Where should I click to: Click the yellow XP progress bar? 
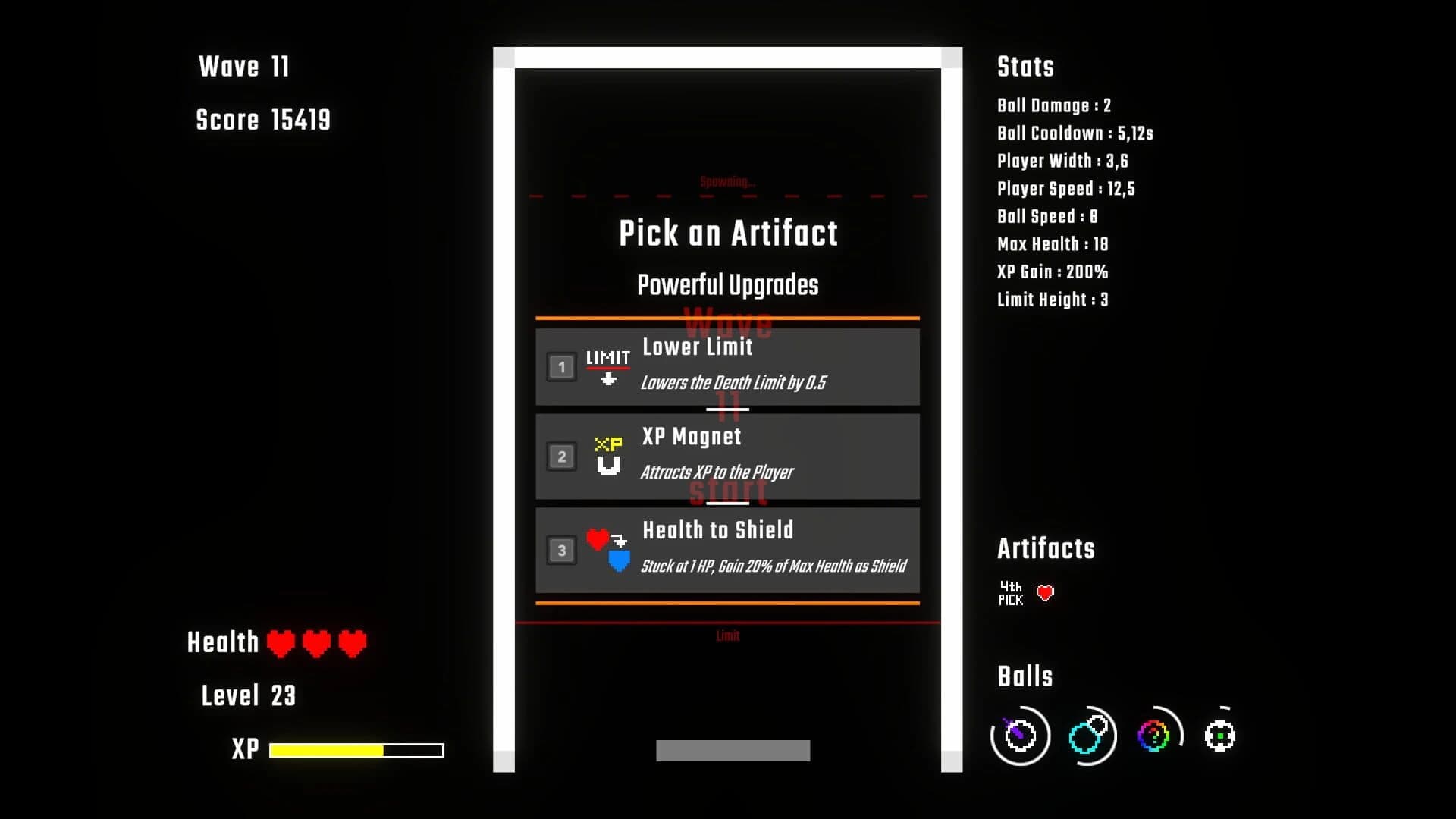pyautogui.click(x=326, y=749)
